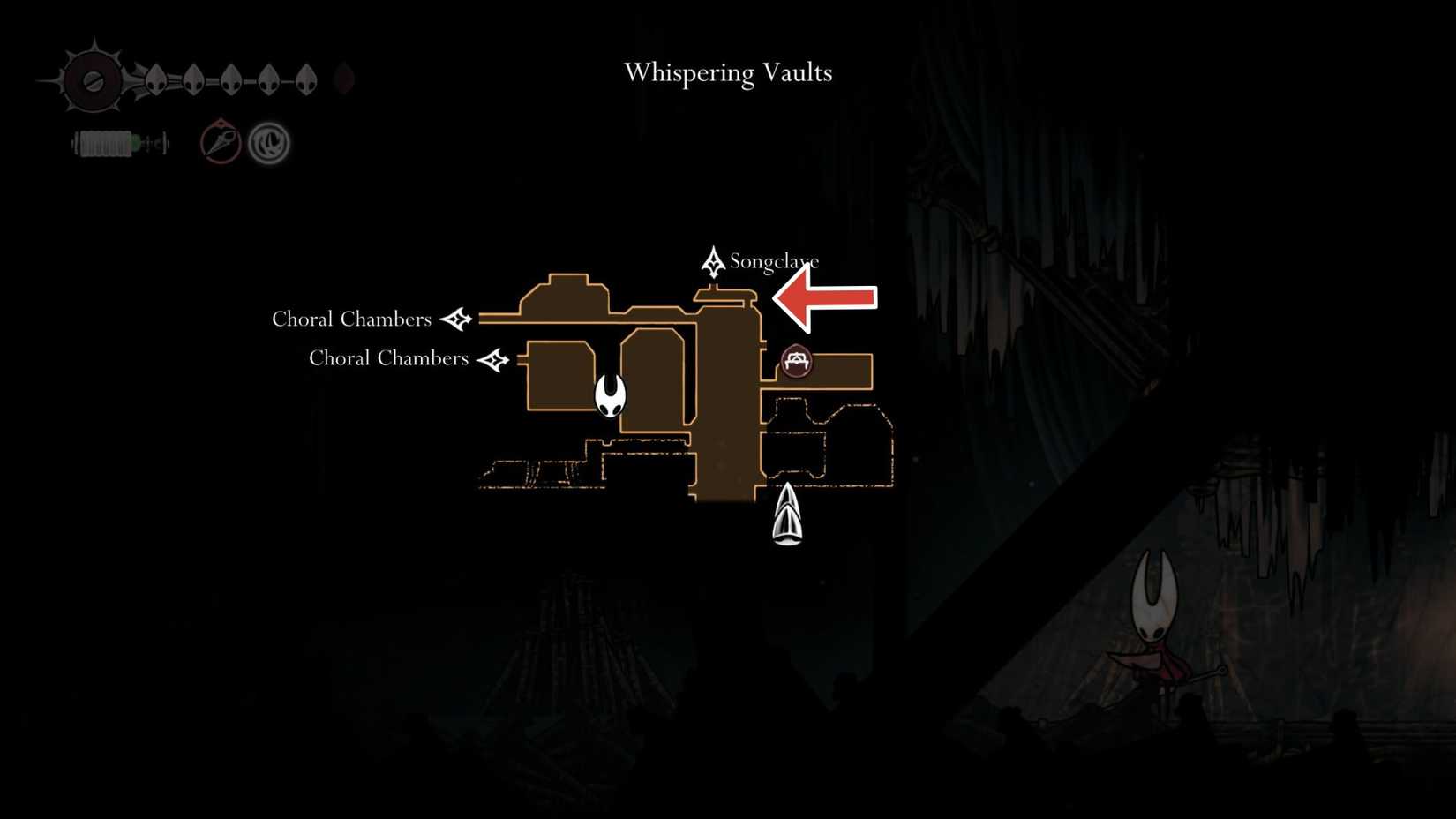The width and height of the screenshot is (1456, 819).
Task: Select the Songclave bench marker icon
Action: point(713,260)
